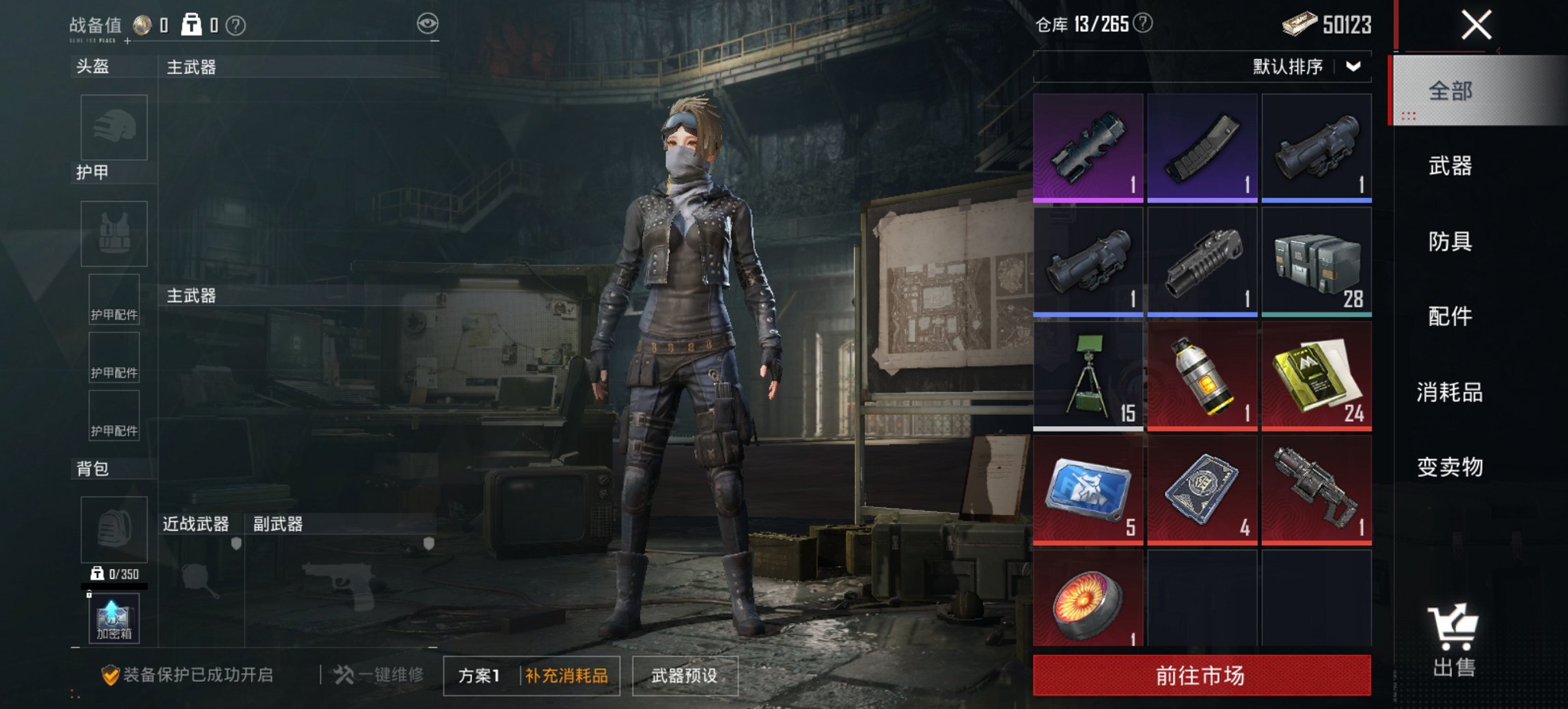Select the armor vest slot under 护甲

[113, 234]
